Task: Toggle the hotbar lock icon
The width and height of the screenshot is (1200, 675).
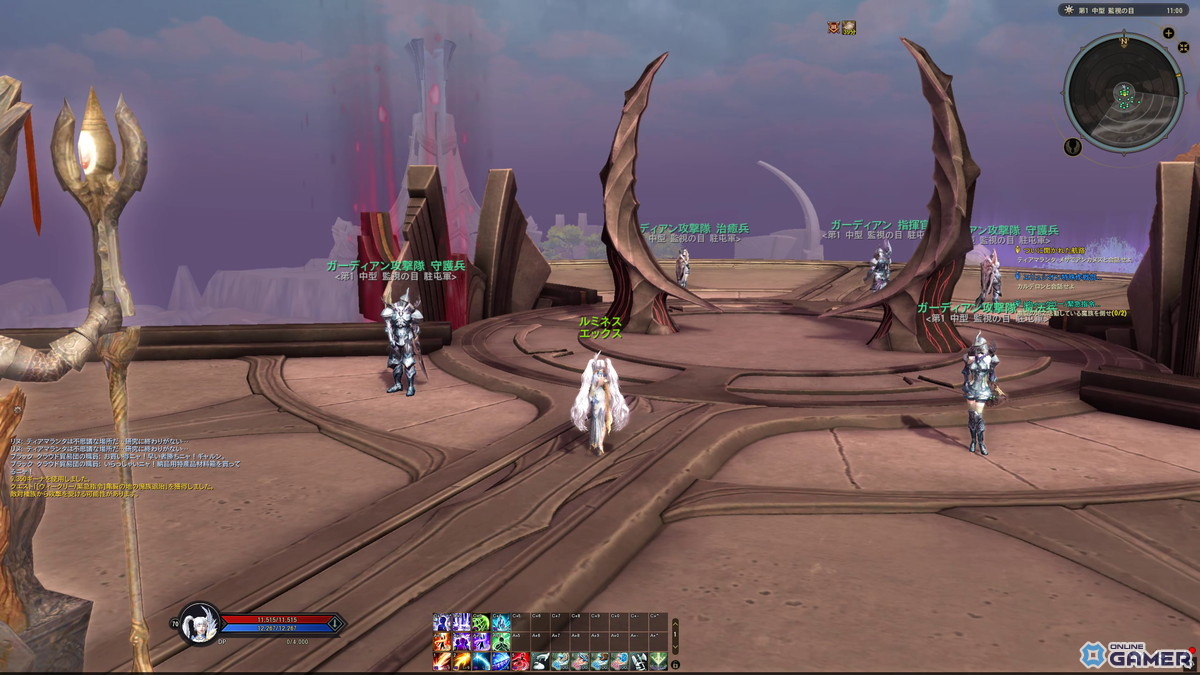Action: coord(675,664)
